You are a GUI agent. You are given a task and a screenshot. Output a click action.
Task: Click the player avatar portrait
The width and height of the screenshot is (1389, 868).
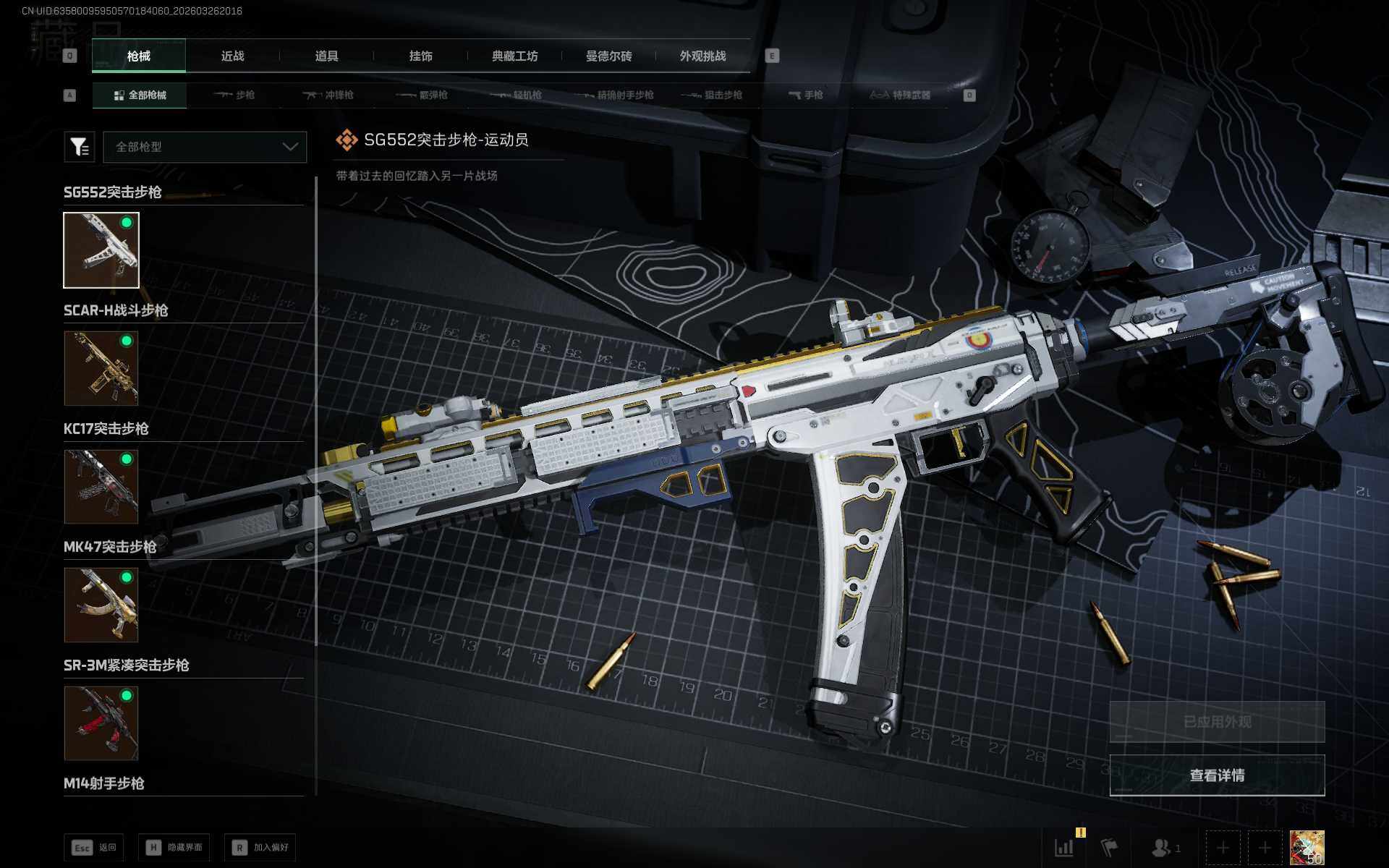(1307, 848)
